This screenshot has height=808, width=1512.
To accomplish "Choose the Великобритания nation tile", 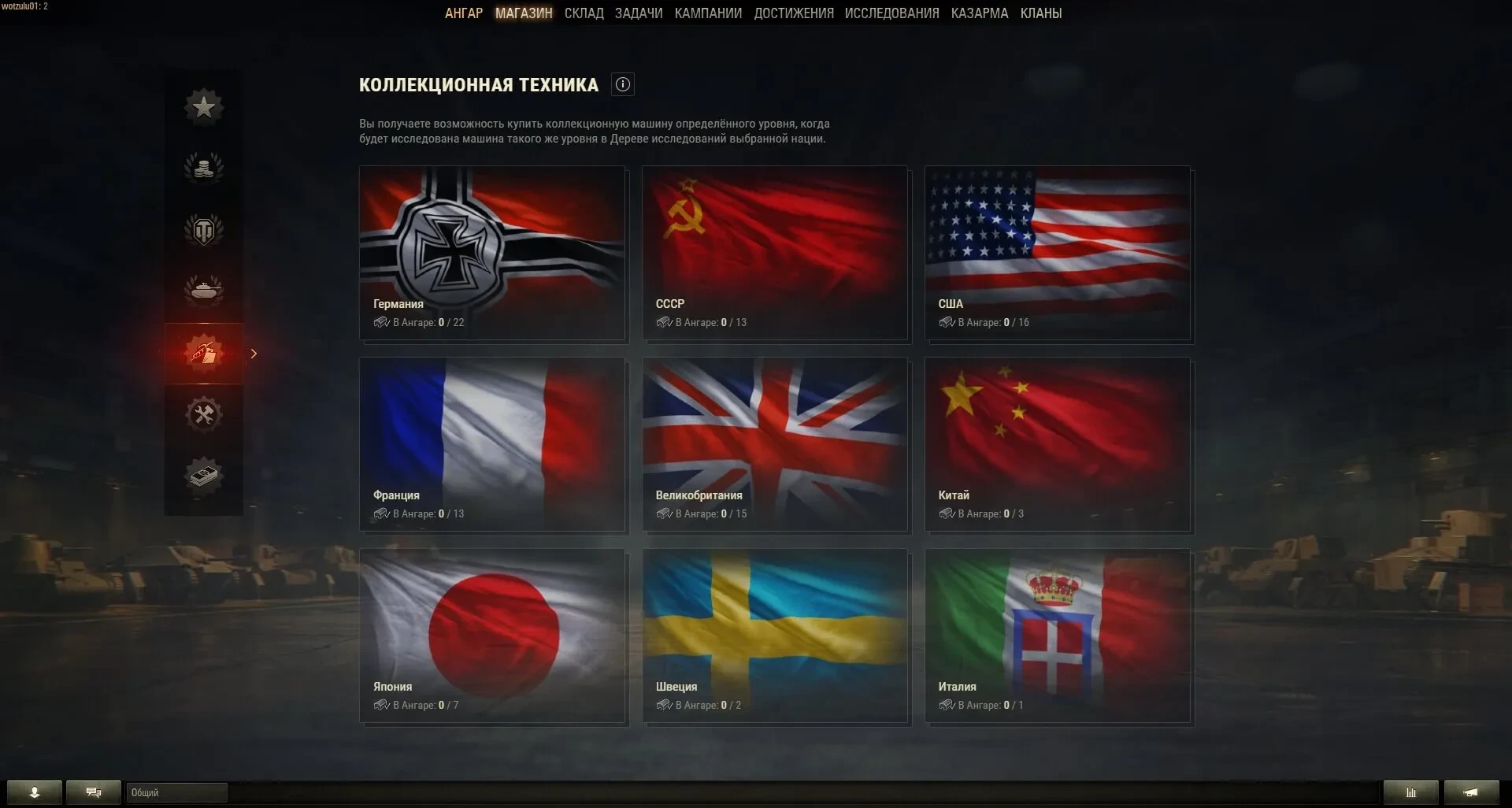I will click(775, 444).
